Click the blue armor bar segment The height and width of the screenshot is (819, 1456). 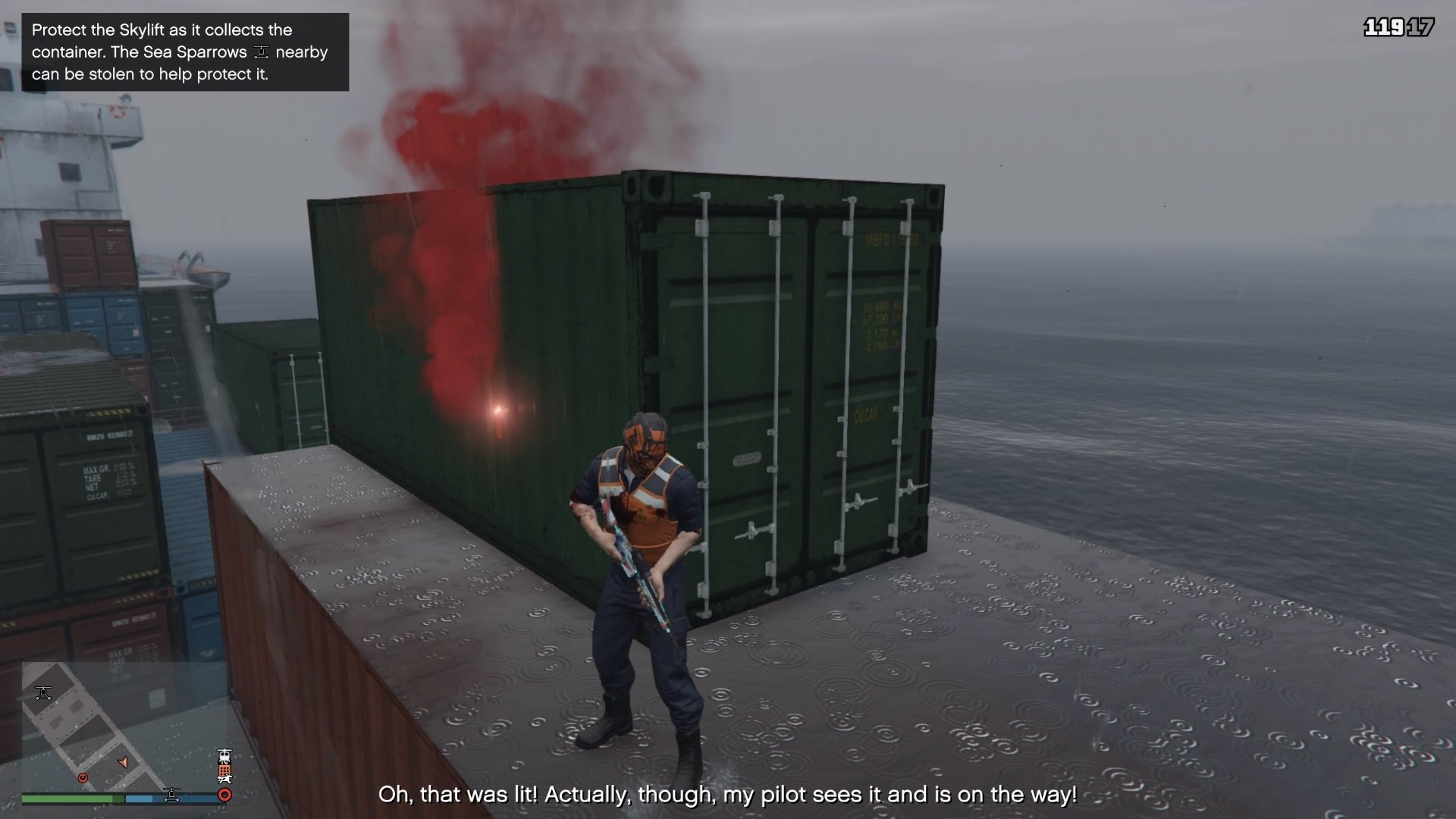coord(139,799)
